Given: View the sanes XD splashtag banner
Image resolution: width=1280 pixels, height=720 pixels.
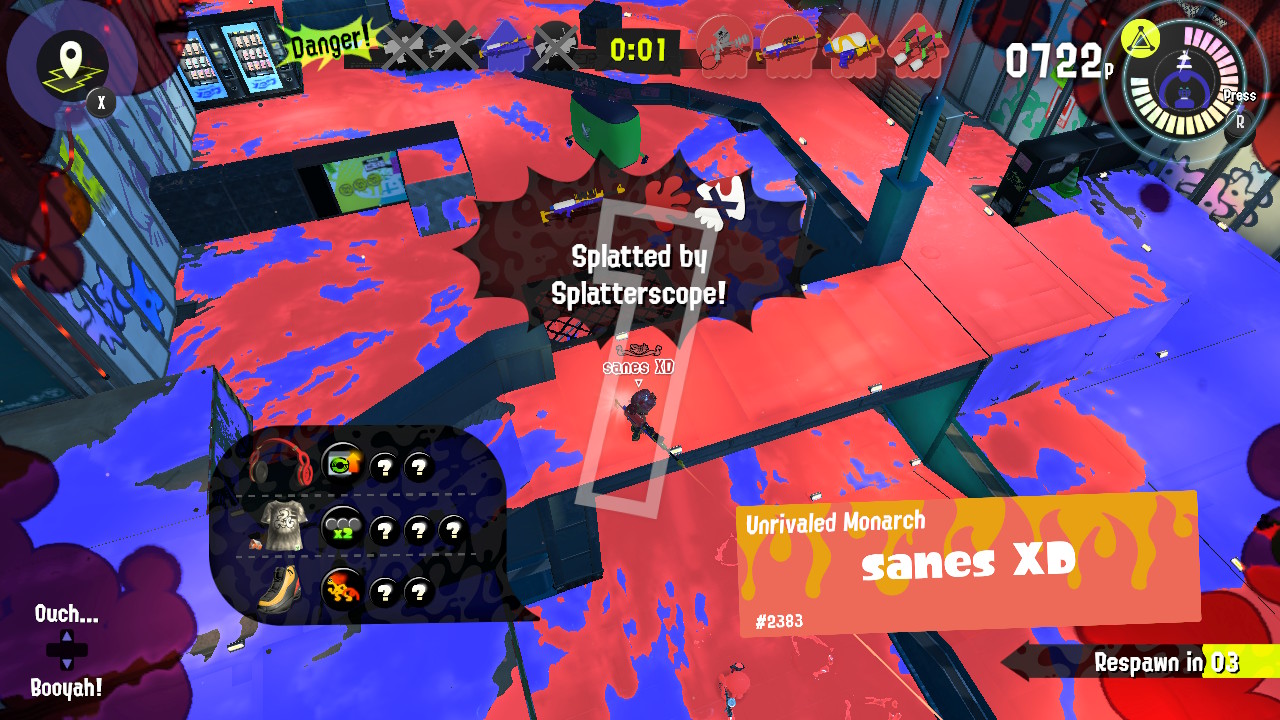Looking at the screenshot, I should coord(968,564).
